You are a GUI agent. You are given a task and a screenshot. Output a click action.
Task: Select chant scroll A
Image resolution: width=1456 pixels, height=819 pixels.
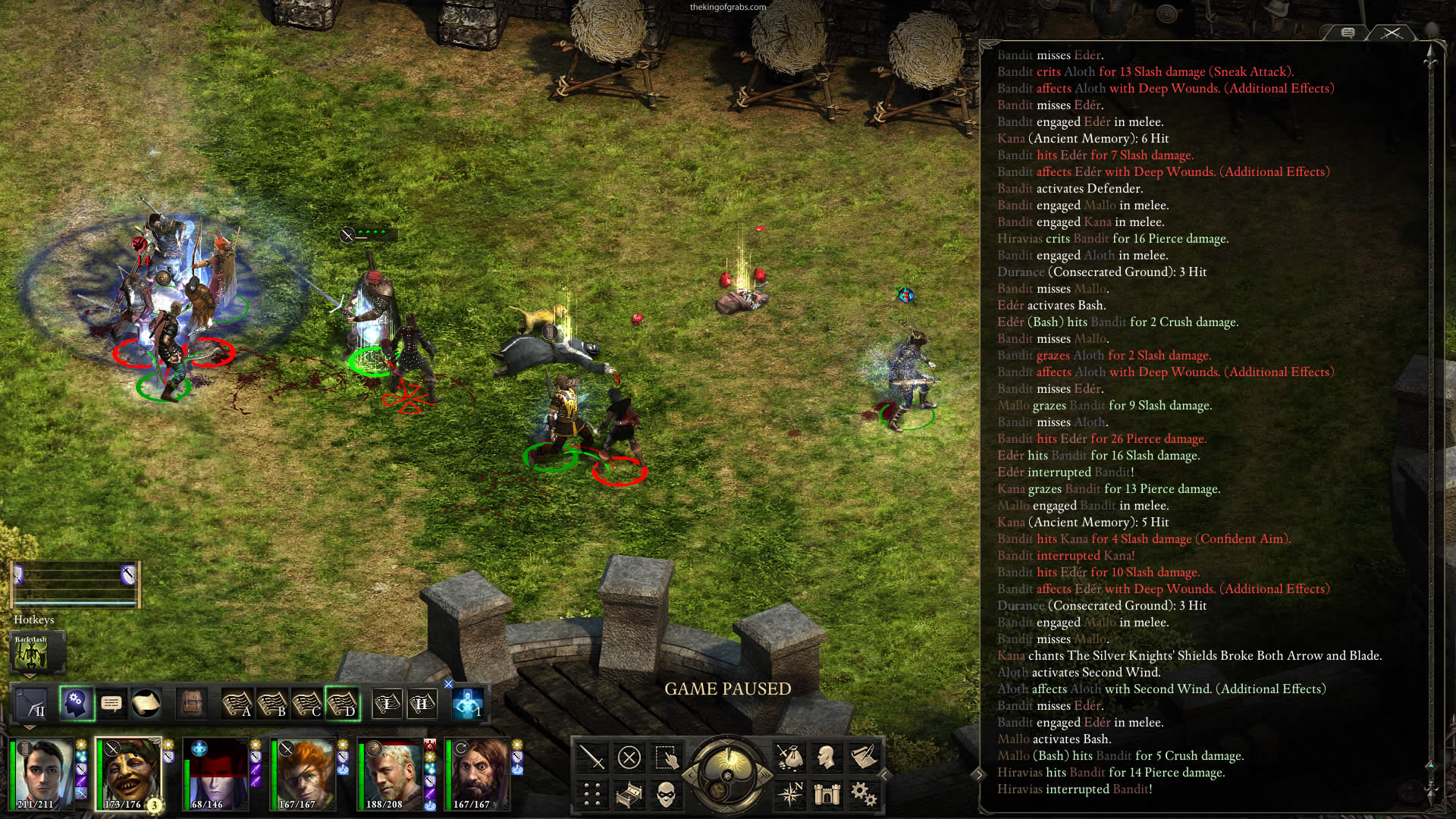coord(237,704)
